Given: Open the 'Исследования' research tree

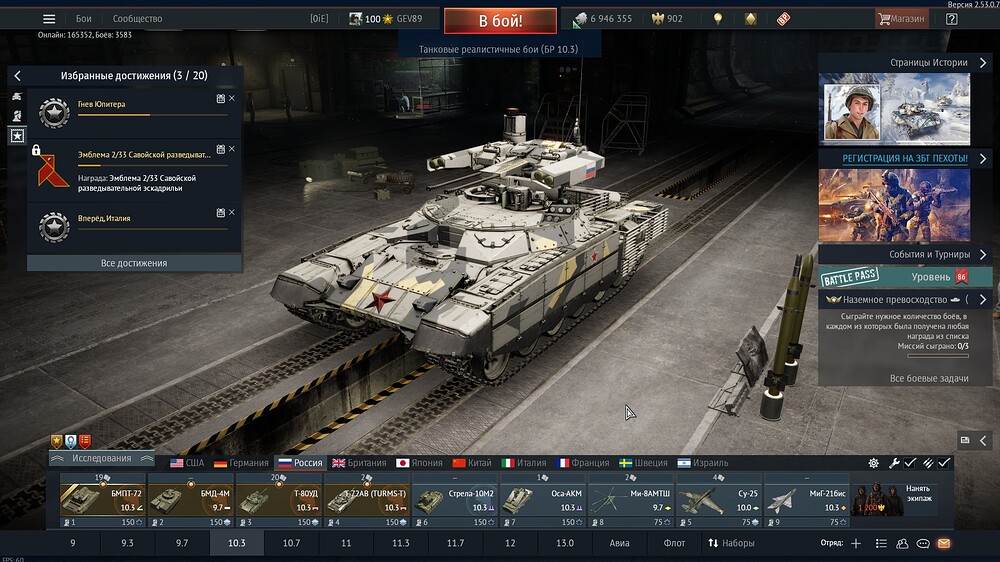Looking at the screenshot, I should [x=102, y=459].
